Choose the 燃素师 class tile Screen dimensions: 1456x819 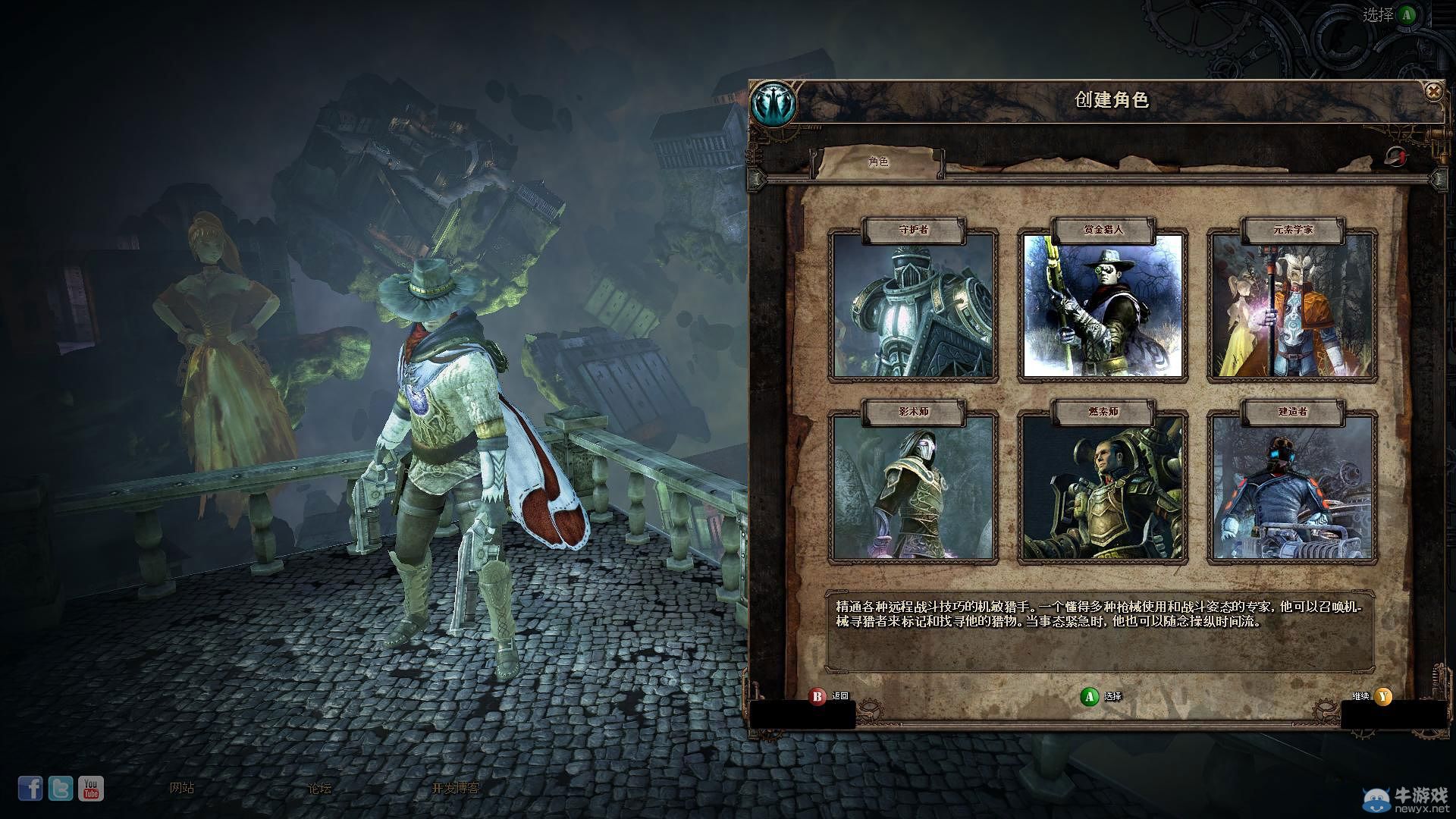pos(1103,487)
